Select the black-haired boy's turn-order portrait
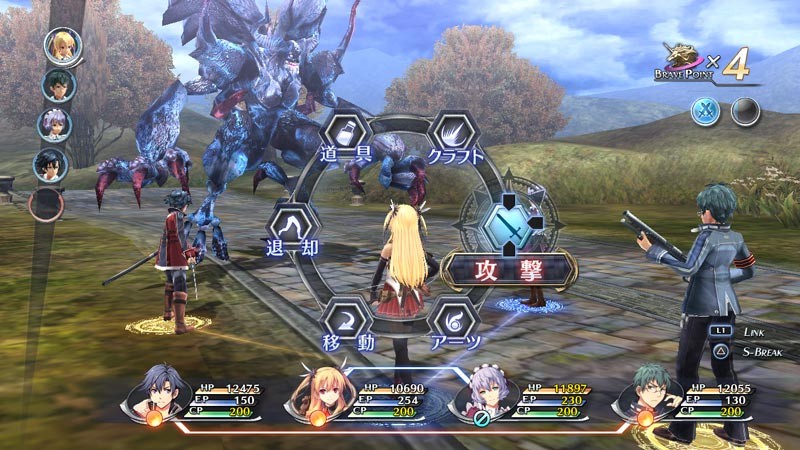This screenshot has height=450, width=800. coord(49,163)
